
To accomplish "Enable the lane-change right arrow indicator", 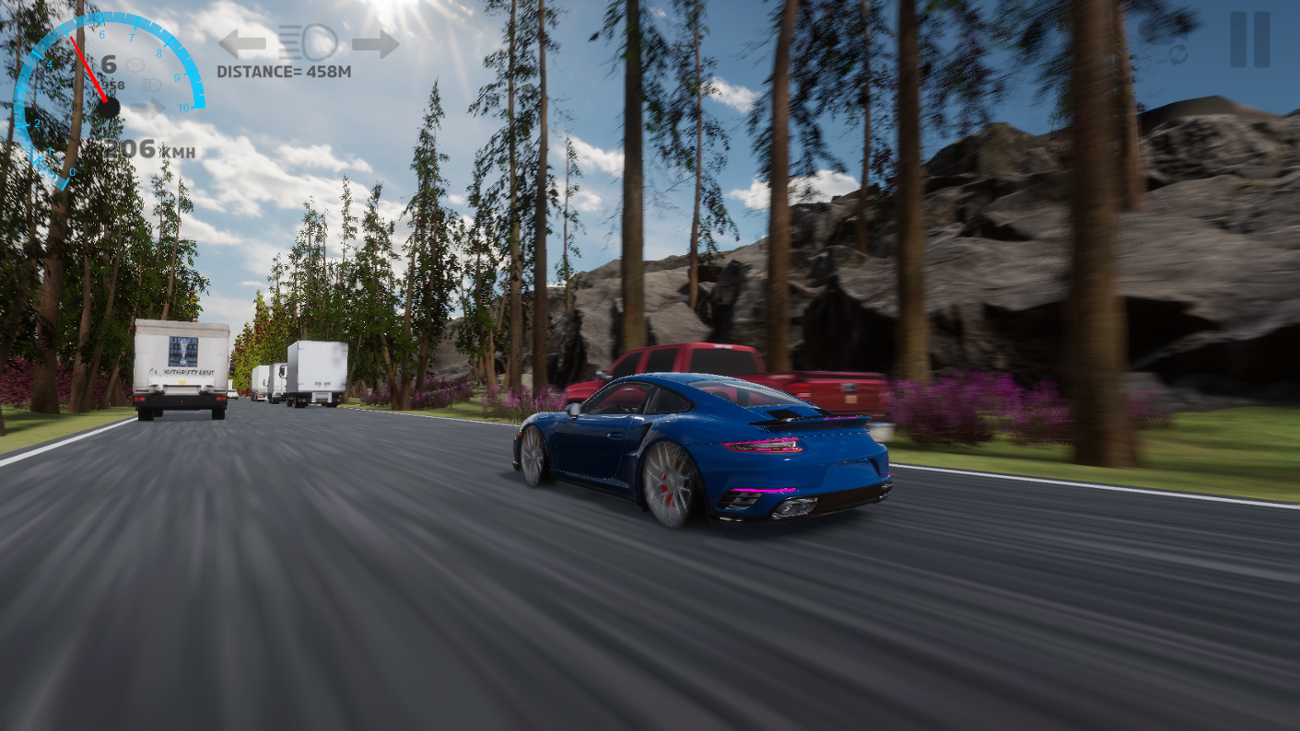I will [375, 42].
